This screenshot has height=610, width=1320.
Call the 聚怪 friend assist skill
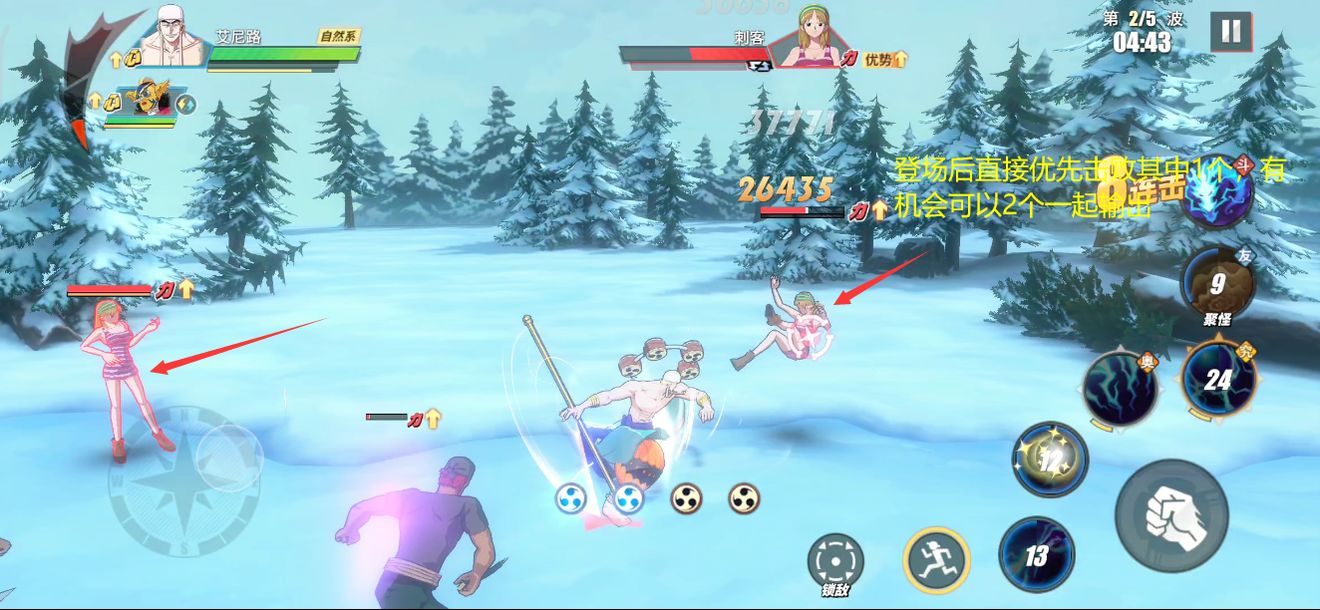1216,284
